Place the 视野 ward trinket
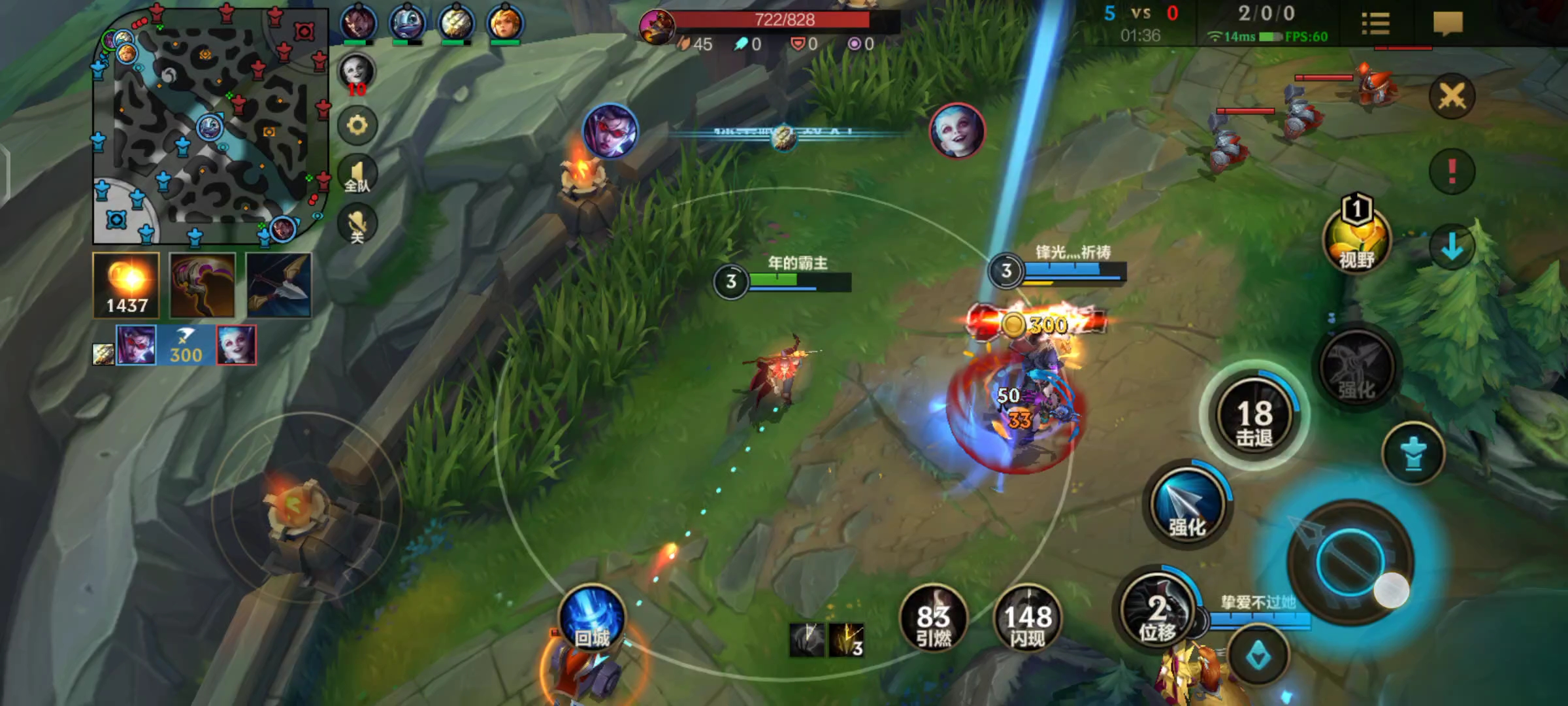1568x706 pixels. 1358,240
